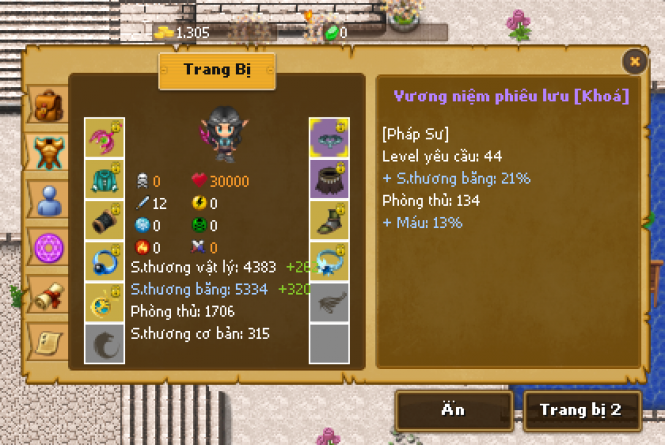Click the gold amulet equipment slot
The image size is (665, 445).
(x=104, y=302)
